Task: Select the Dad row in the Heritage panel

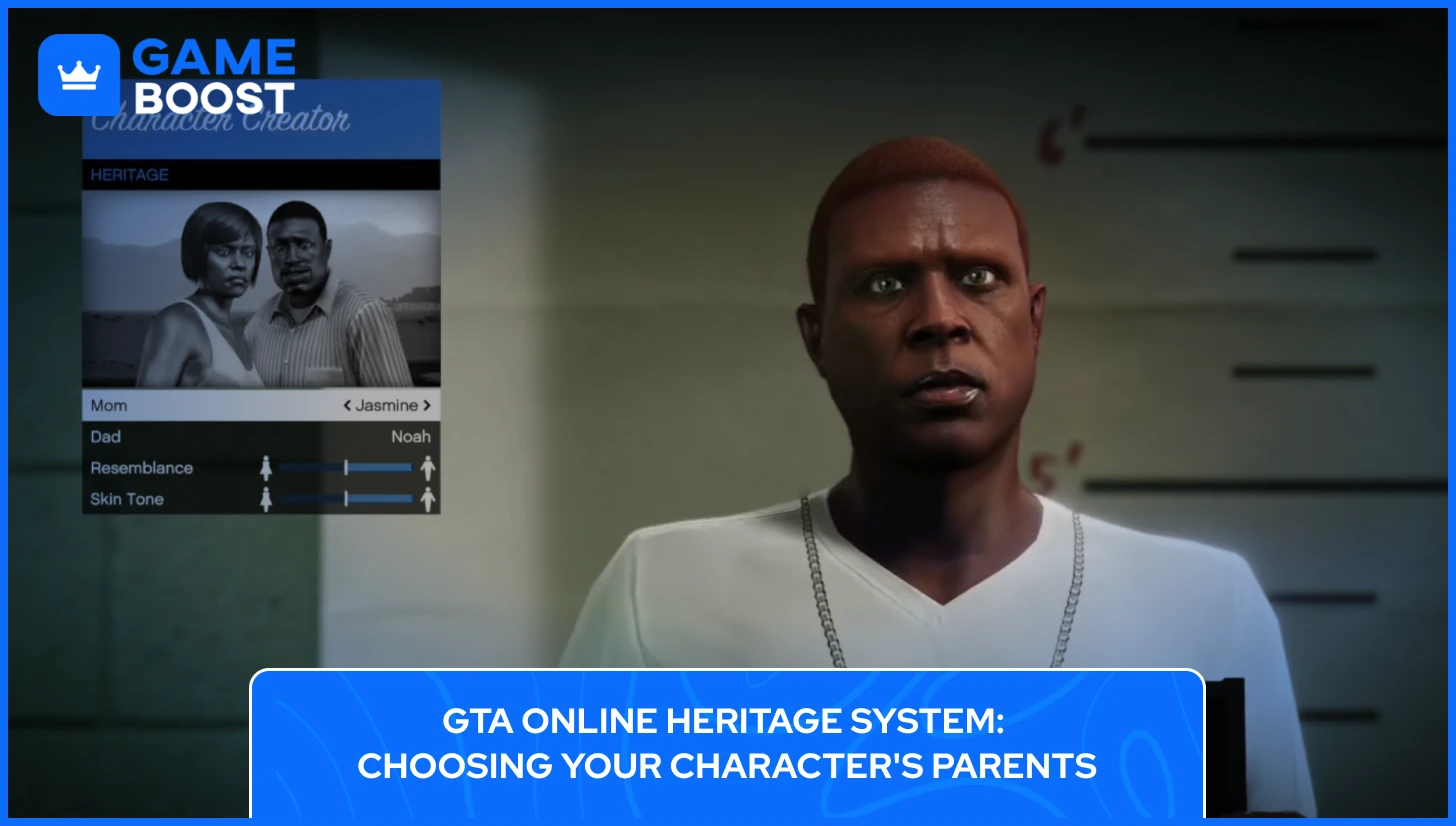Action: (x=200, y=436)
